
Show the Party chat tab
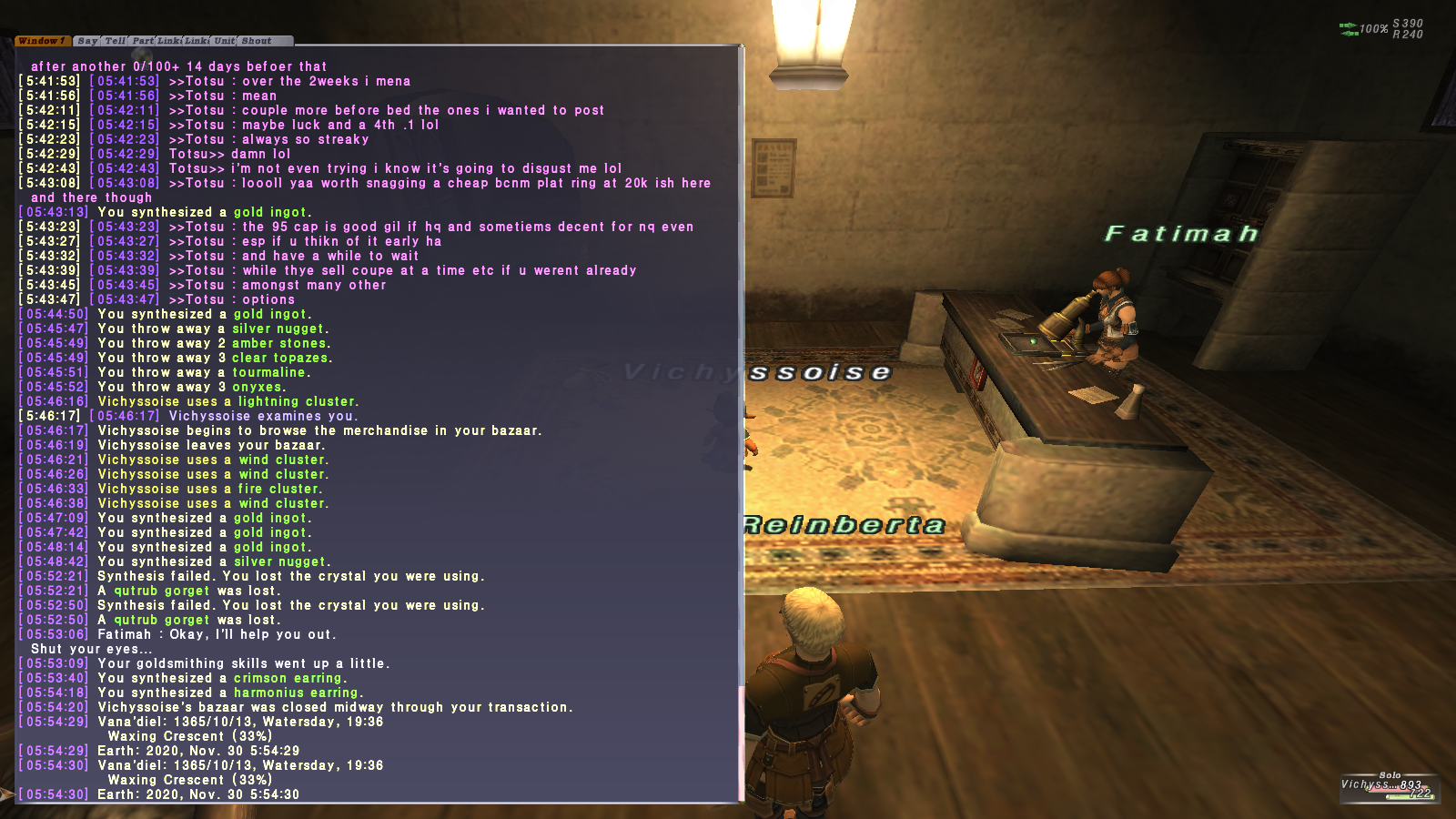pyautogui.click(x=143, y=41)
